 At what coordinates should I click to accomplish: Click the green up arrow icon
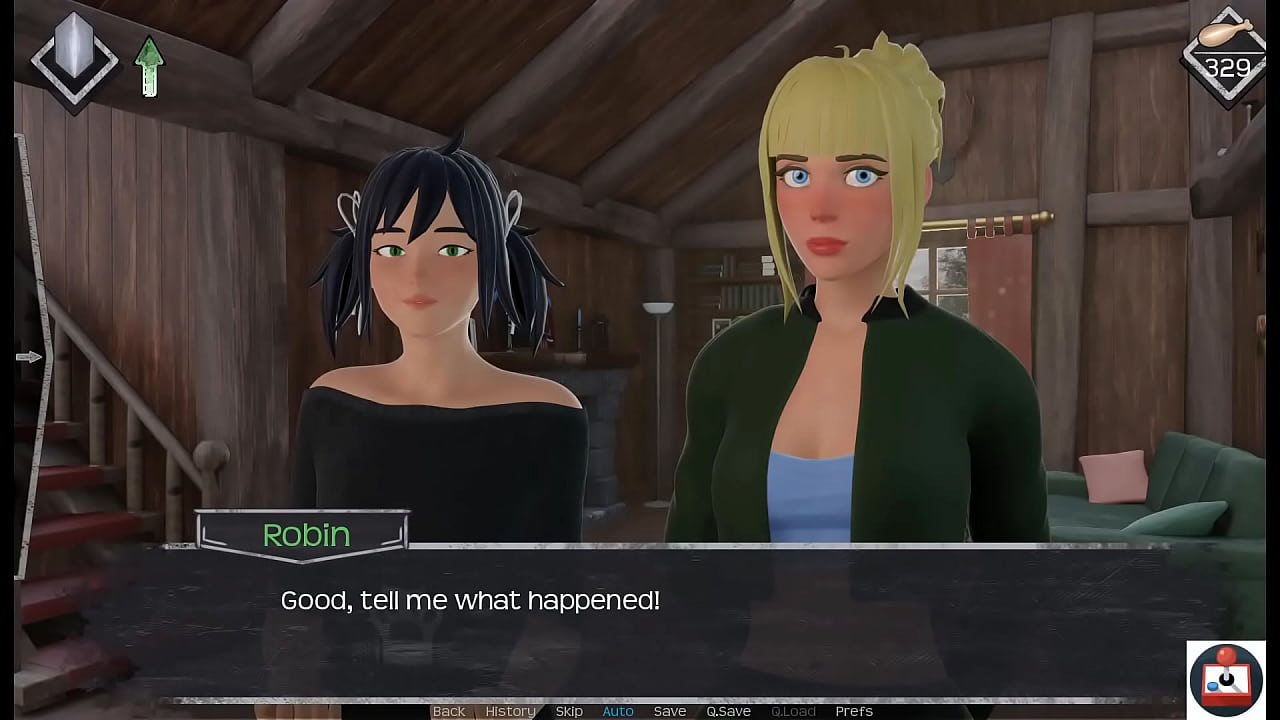point(149,67)
